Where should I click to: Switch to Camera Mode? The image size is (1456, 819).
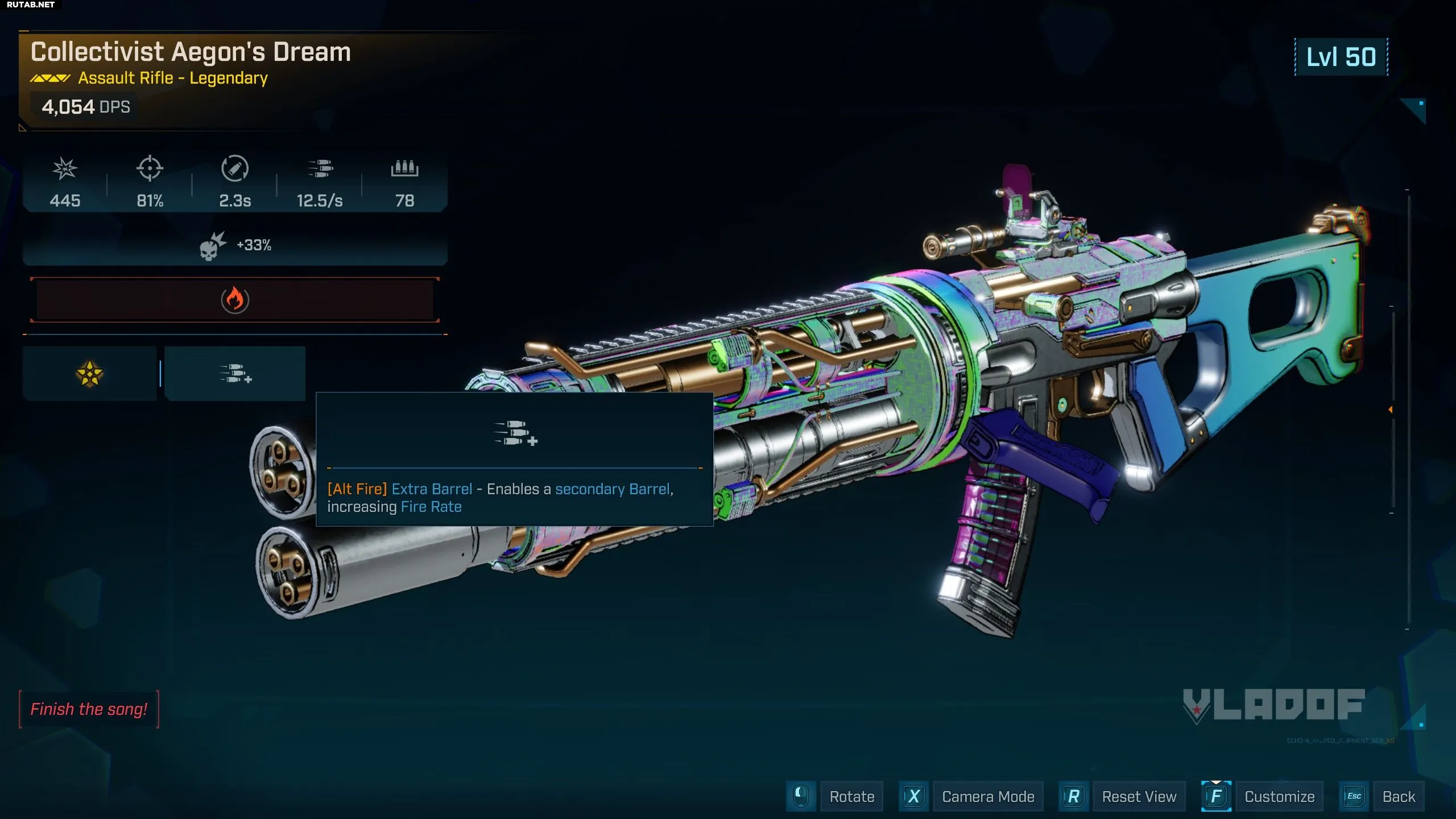987,796
